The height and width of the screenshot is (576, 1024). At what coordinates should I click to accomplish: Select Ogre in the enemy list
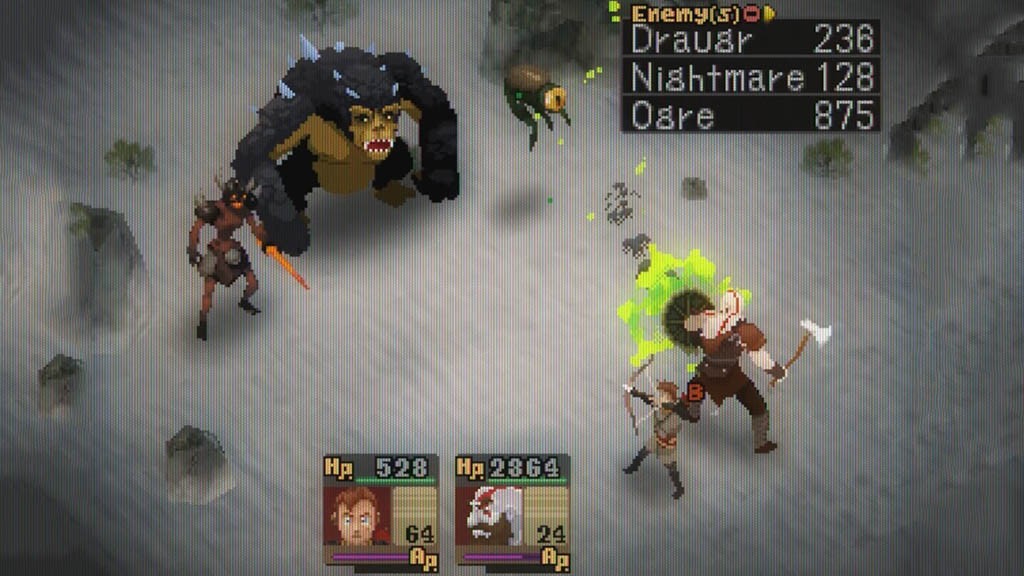tap(750, 114)
